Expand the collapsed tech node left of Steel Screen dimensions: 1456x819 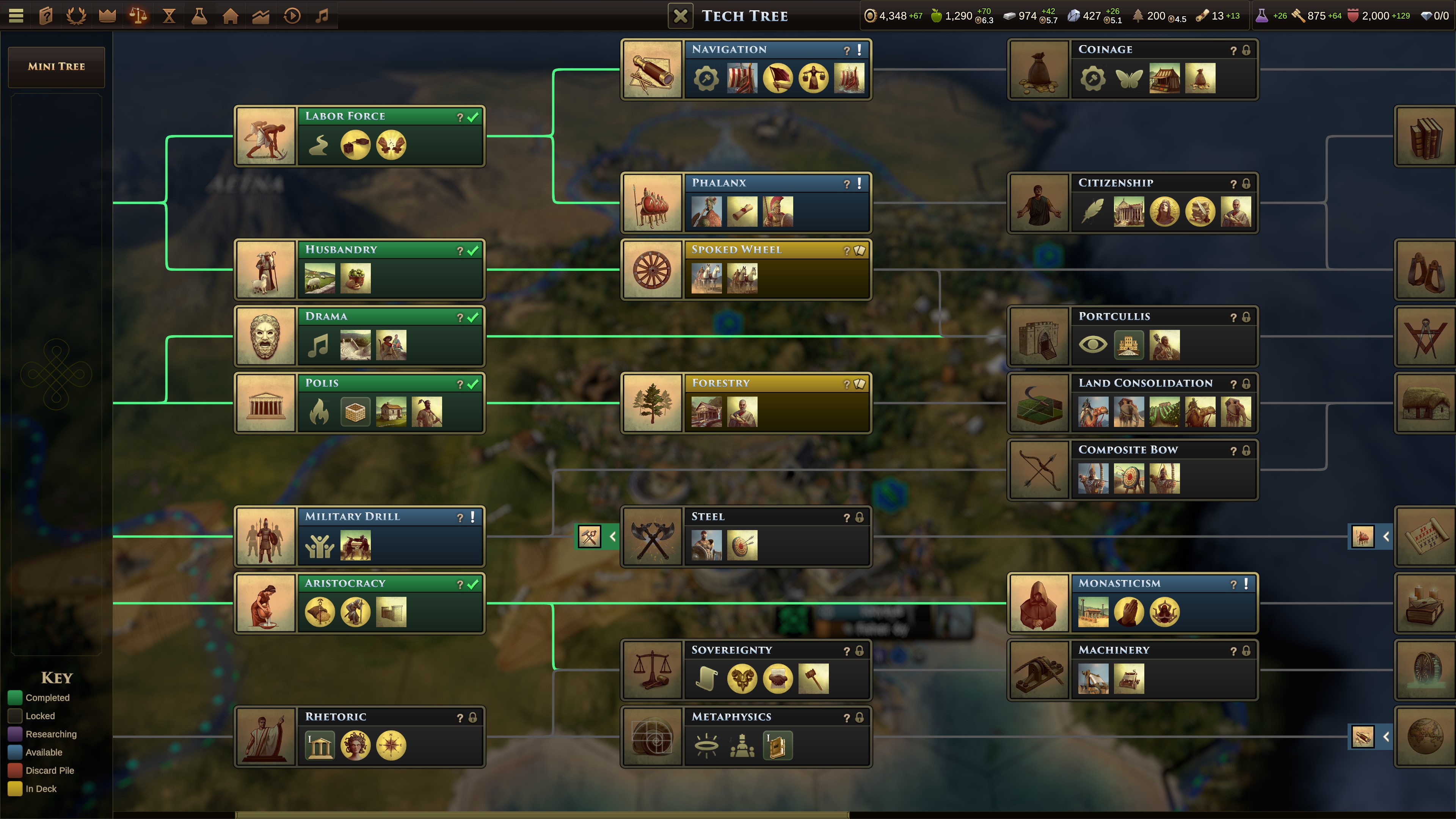596,537
